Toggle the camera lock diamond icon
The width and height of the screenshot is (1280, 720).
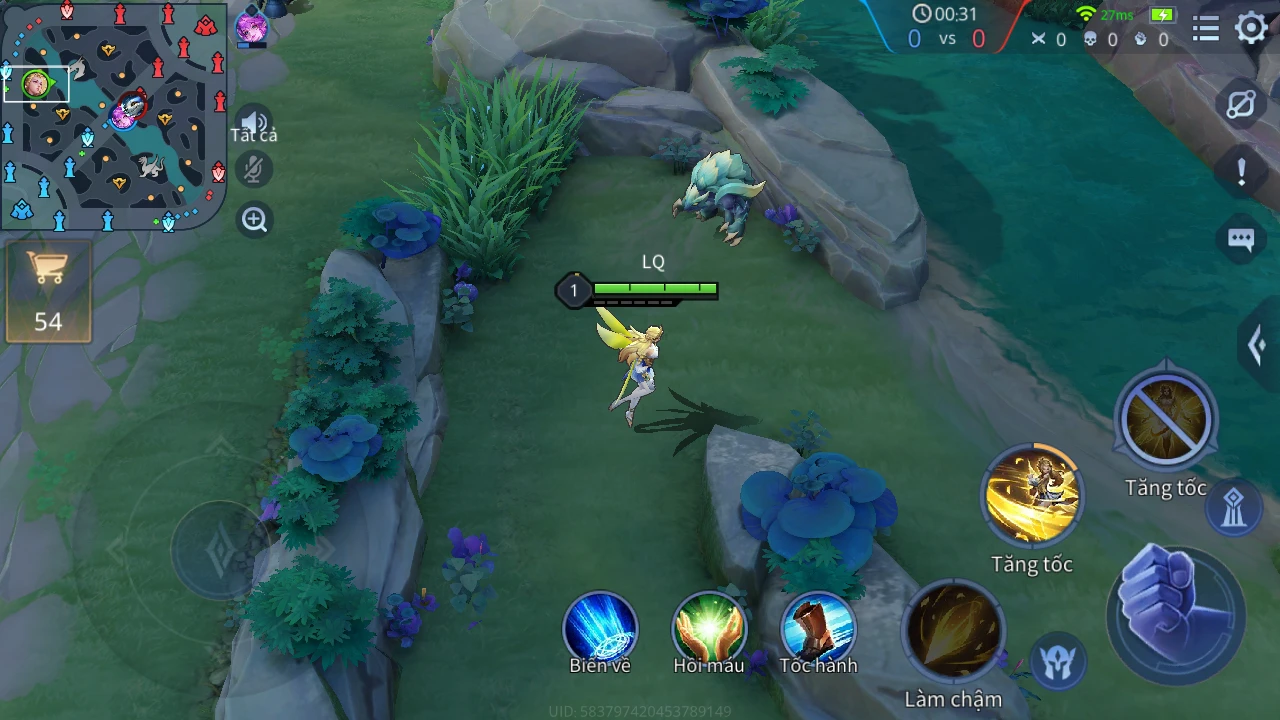pyautogui.click(x=1241, y=105)
